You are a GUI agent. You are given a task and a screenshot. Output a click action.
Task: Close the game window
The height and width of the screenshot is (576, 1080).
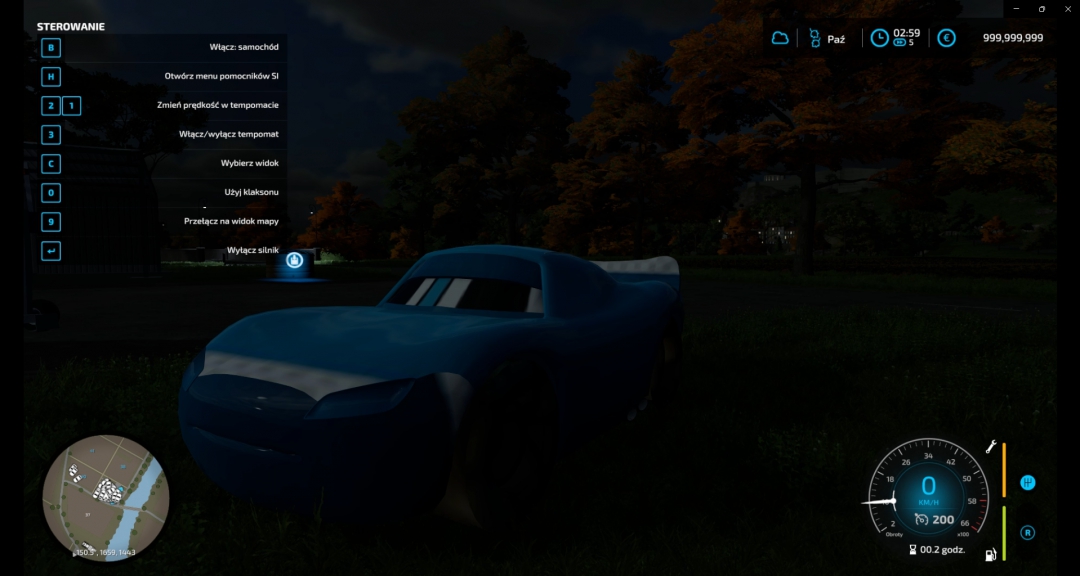point(1067,8)
